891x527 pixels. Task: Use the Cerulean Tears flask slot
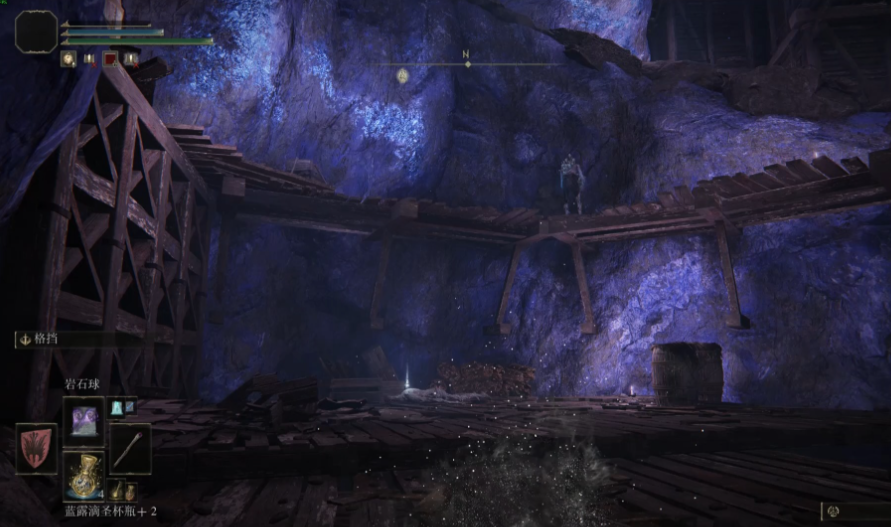[x=83, y=474]
